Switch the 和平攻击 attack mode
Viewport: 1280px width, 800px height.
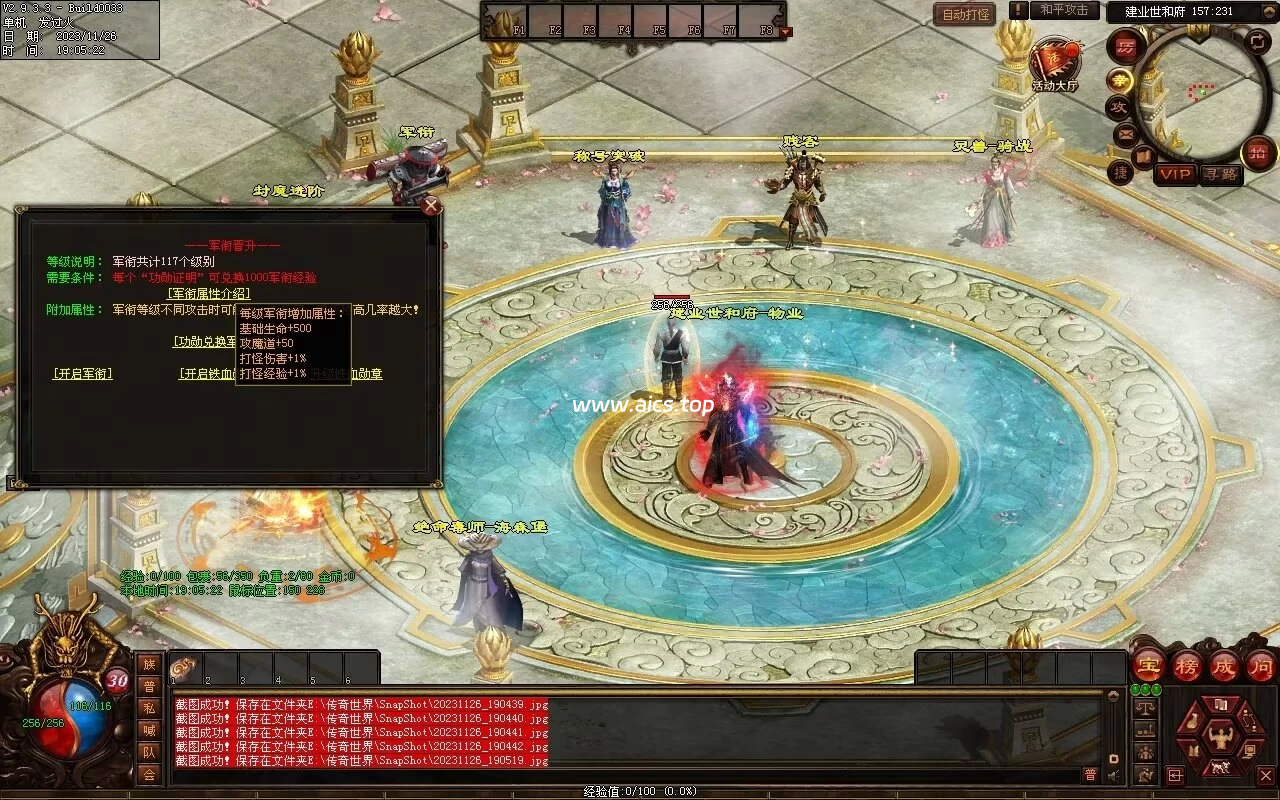(1063, 10)
